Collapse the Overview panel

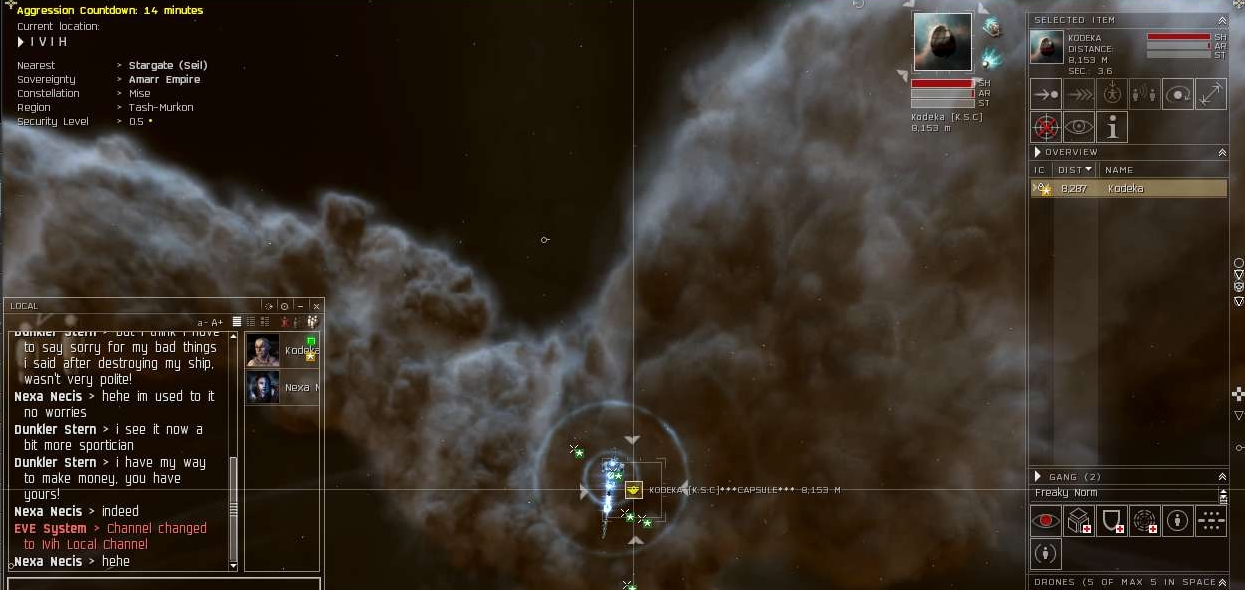click(1222, 152)
